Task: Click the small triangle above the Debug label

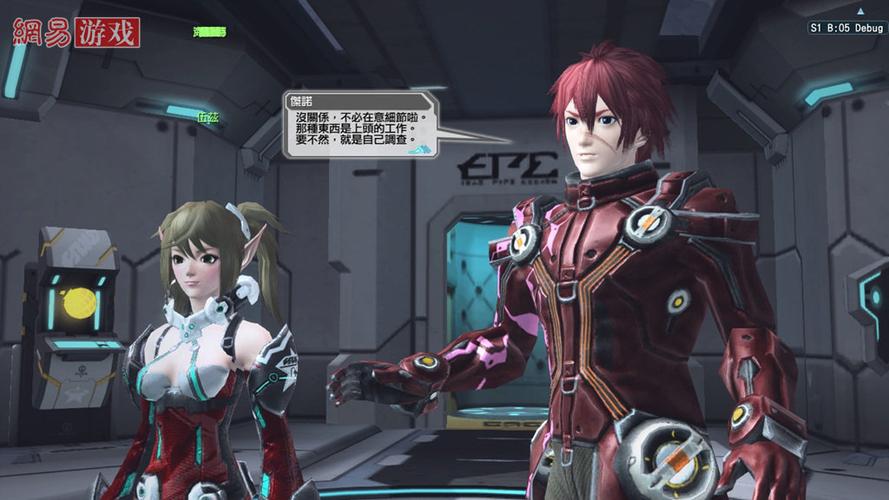Action: (859, 11)
